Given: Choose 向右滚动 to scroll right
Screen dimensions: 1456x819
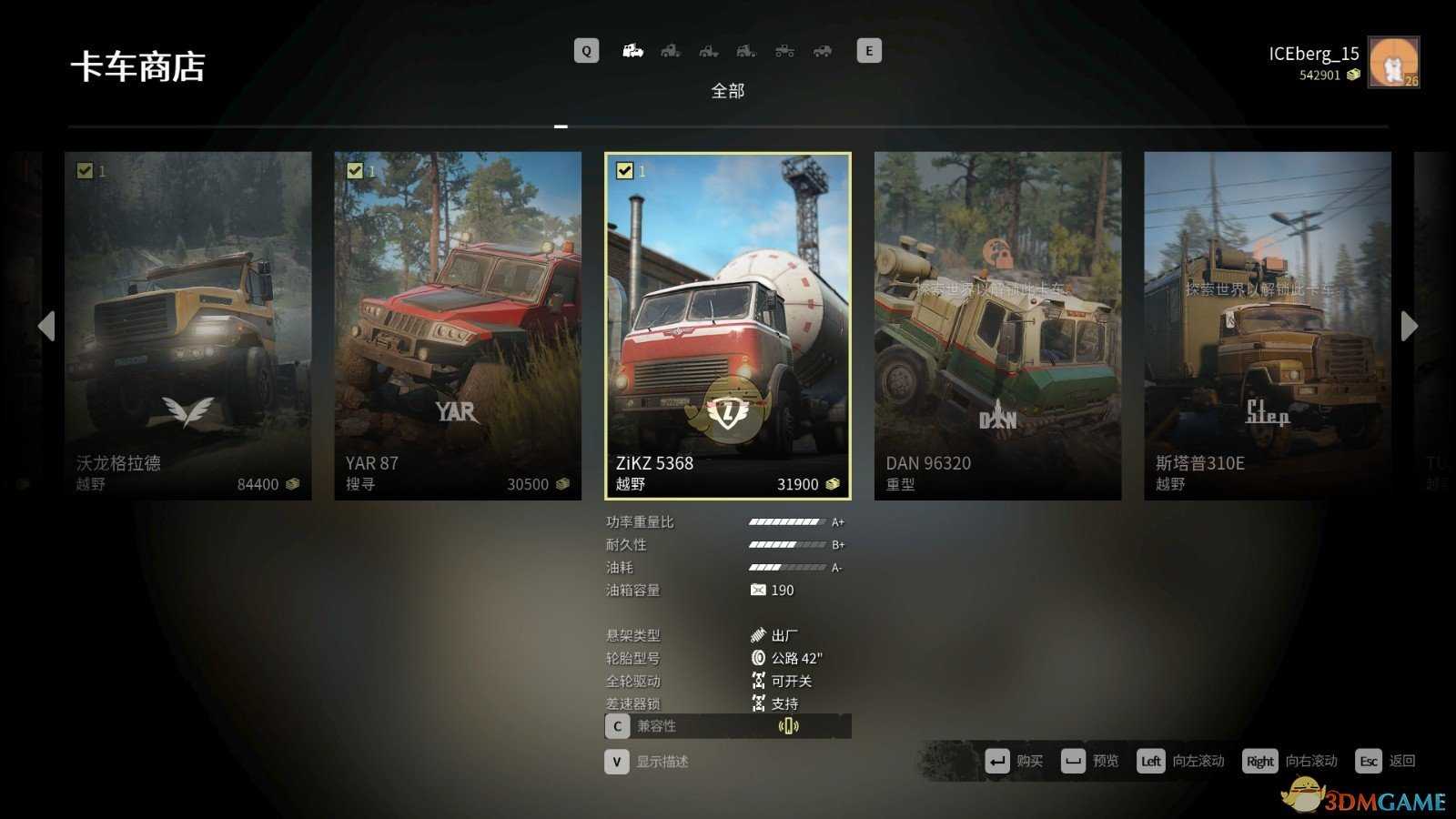Looking at the screenshot, I should 1289,761.
